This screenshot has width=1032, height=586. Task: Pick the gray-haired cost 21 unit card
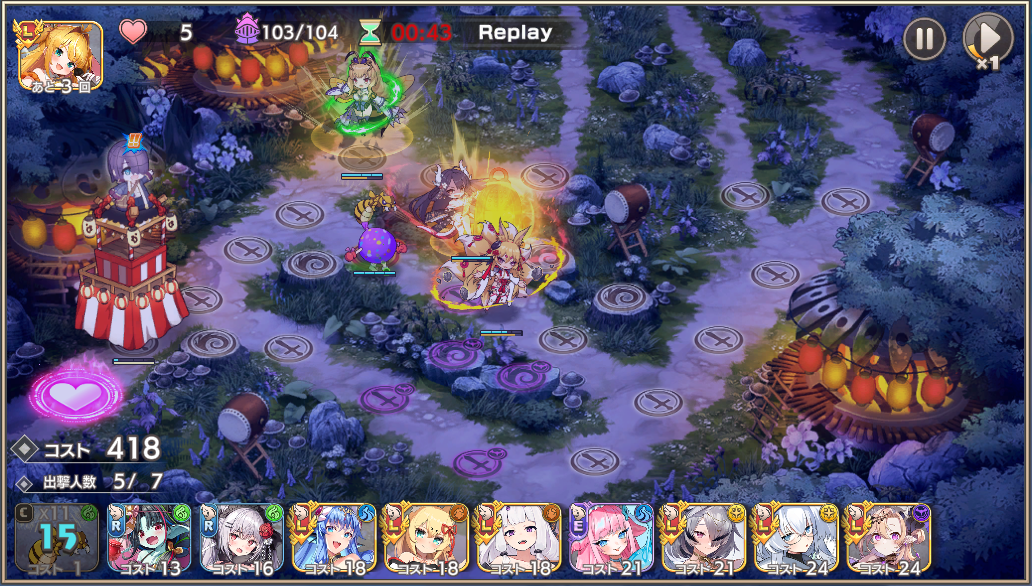[703, 539]
